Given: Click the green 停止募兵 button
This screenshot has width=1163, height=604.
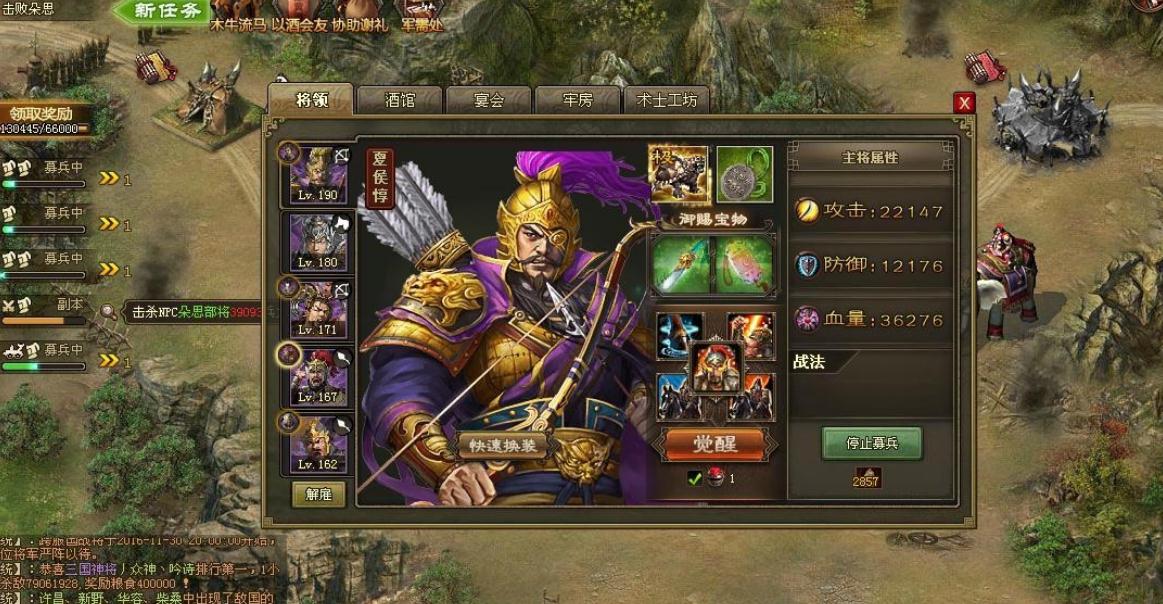Looking at the screenshot, I should pos(871,443).
